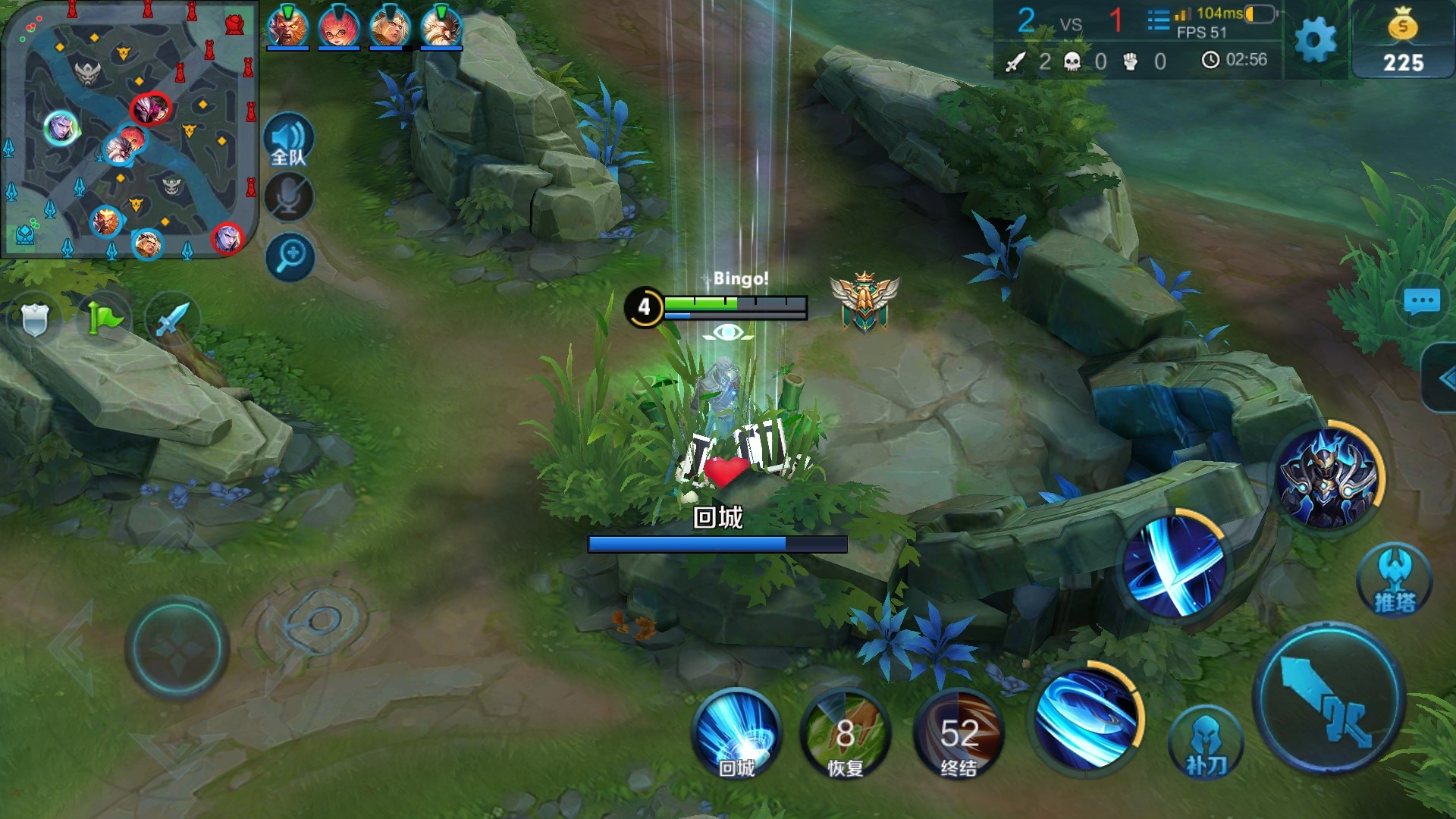Activate the armored hero ultimate skill

(1327, 478)
